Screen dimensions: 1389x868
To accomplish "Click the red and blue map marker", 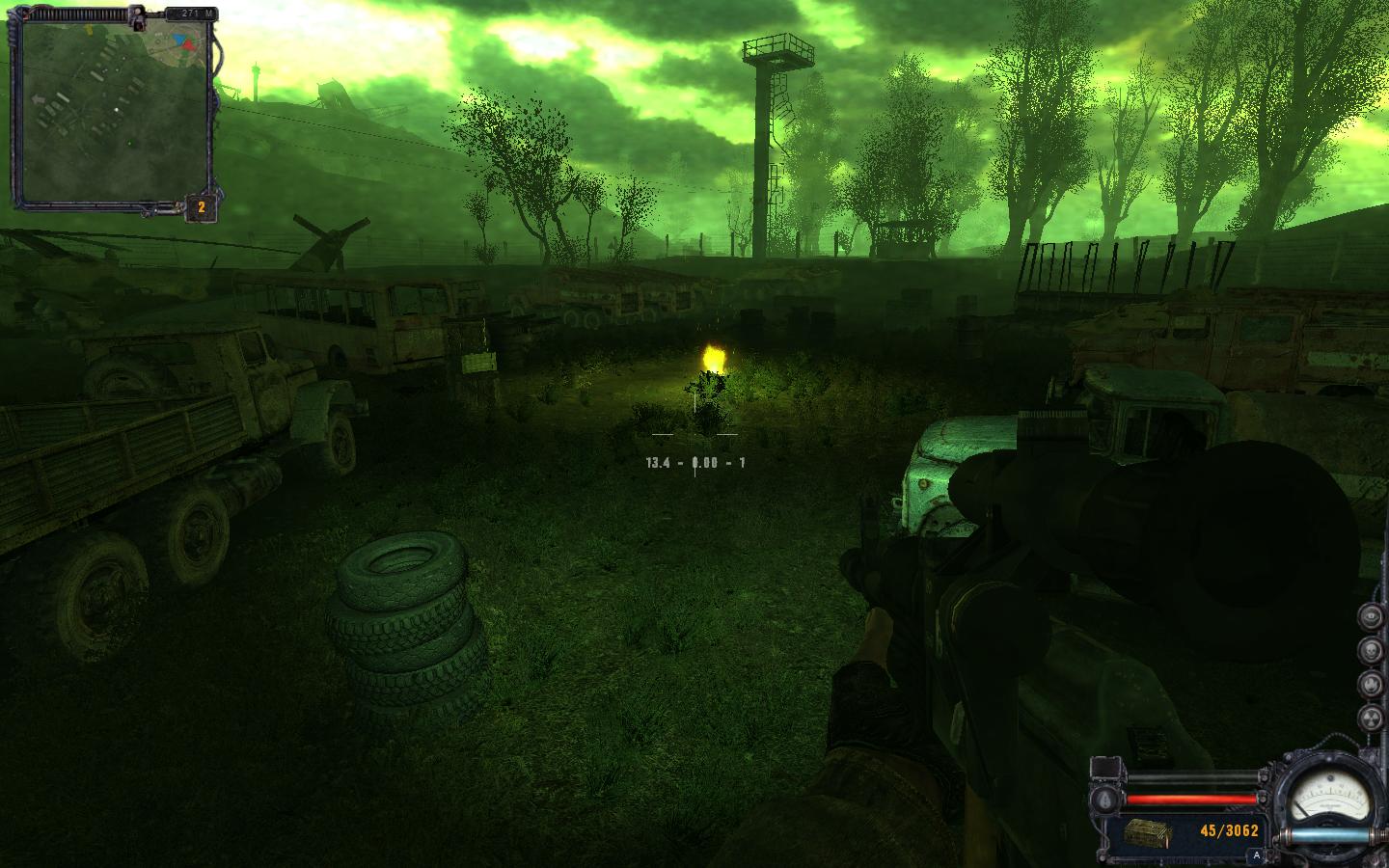I will tap(185, 42).
